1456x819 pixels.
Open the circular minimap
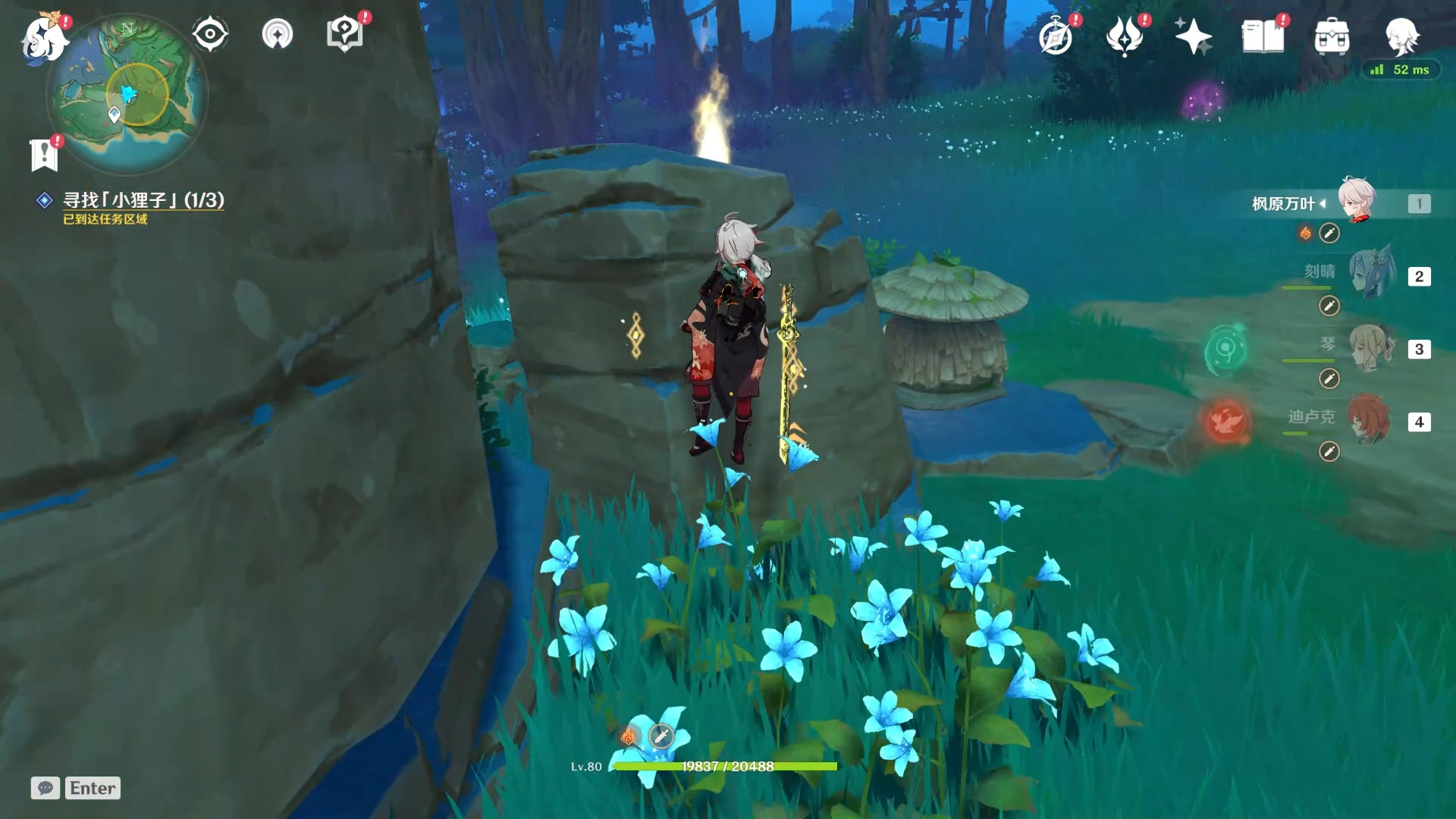pos(127,96)
